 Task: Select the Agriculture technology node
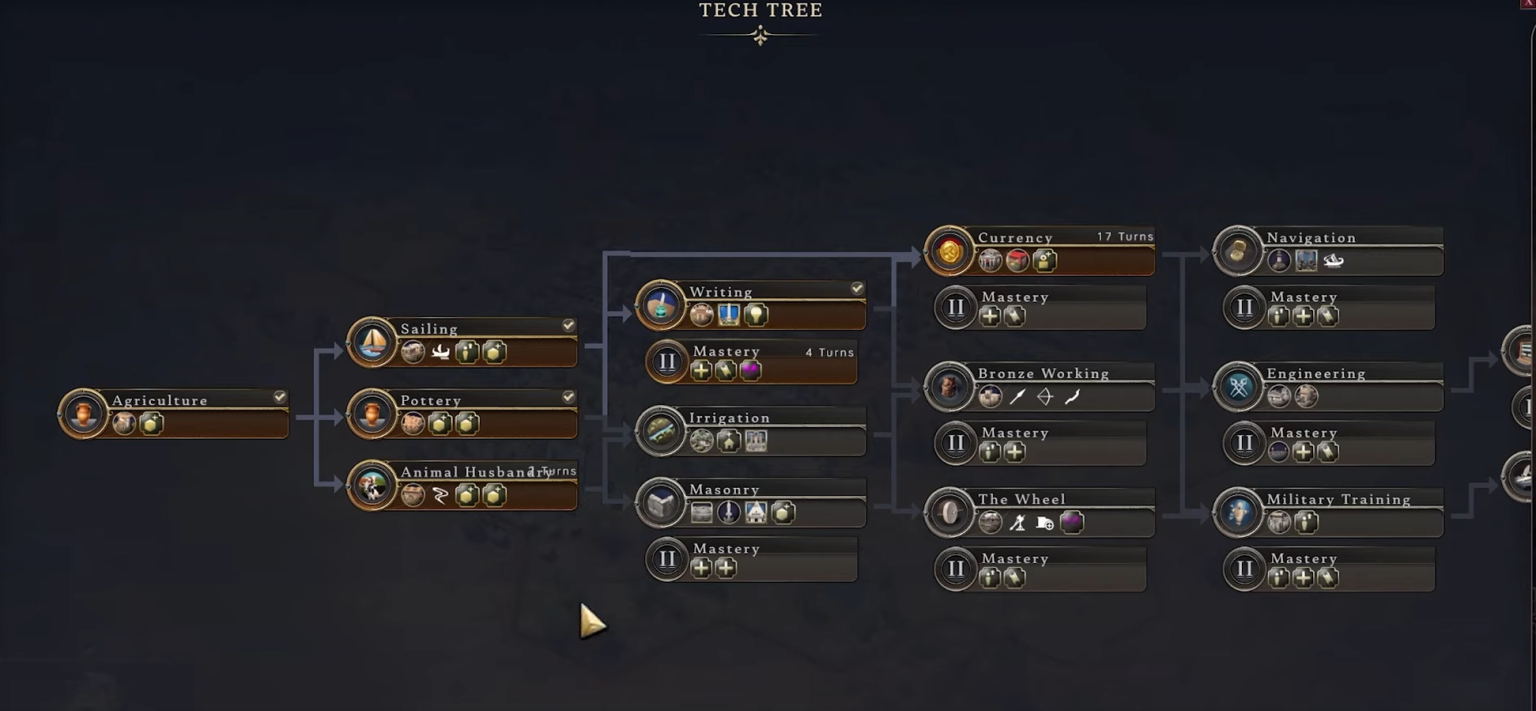coord(175,413)
